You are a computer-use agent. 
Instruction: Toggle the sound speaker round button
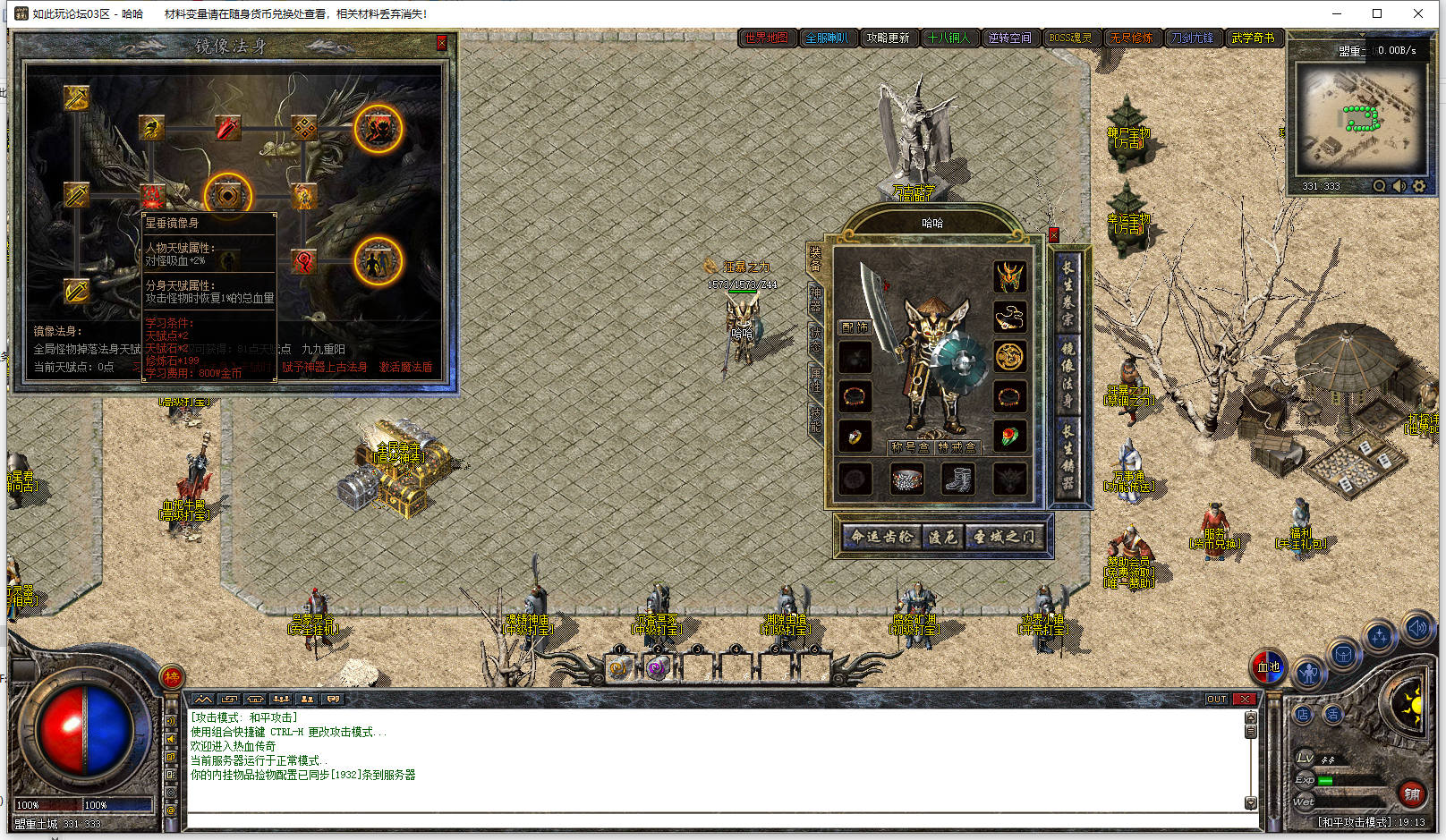click(x=1417, y=628)
